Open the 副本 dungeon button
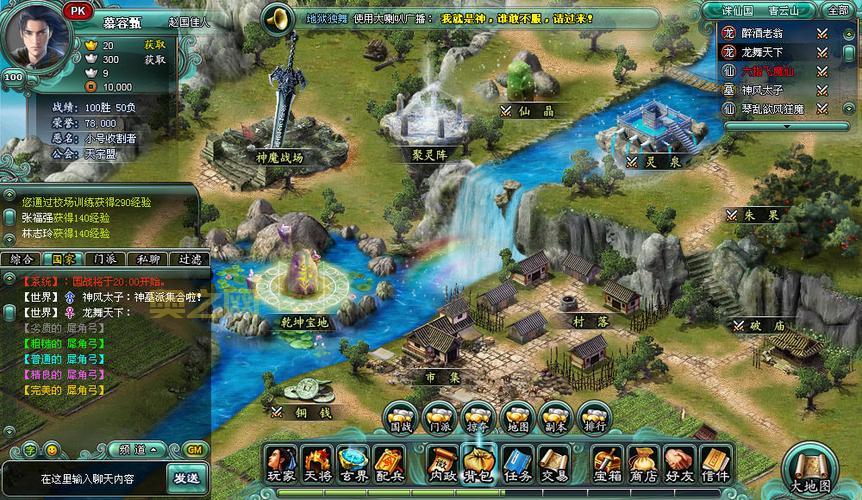 [x=556, y=418]
